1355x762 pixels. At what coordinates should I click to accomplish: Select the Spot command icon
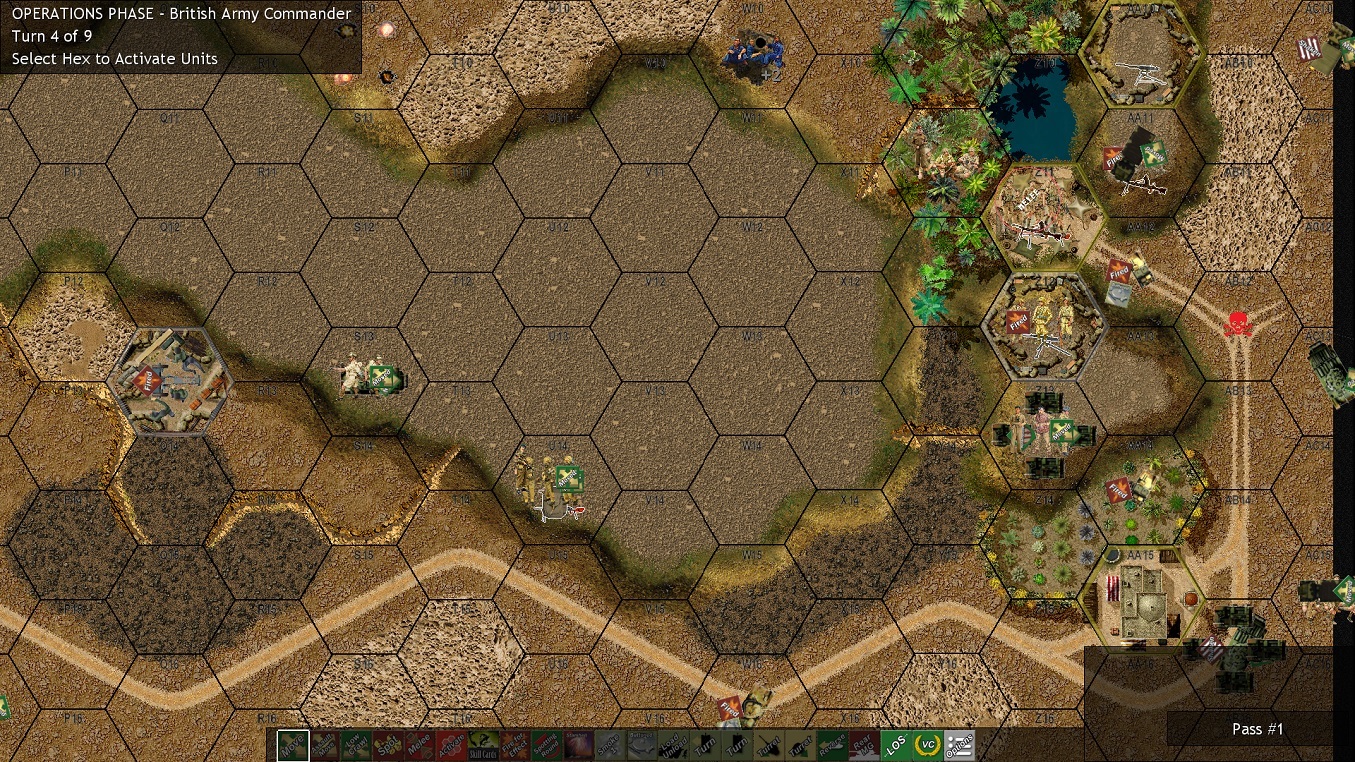pos(386,745)
